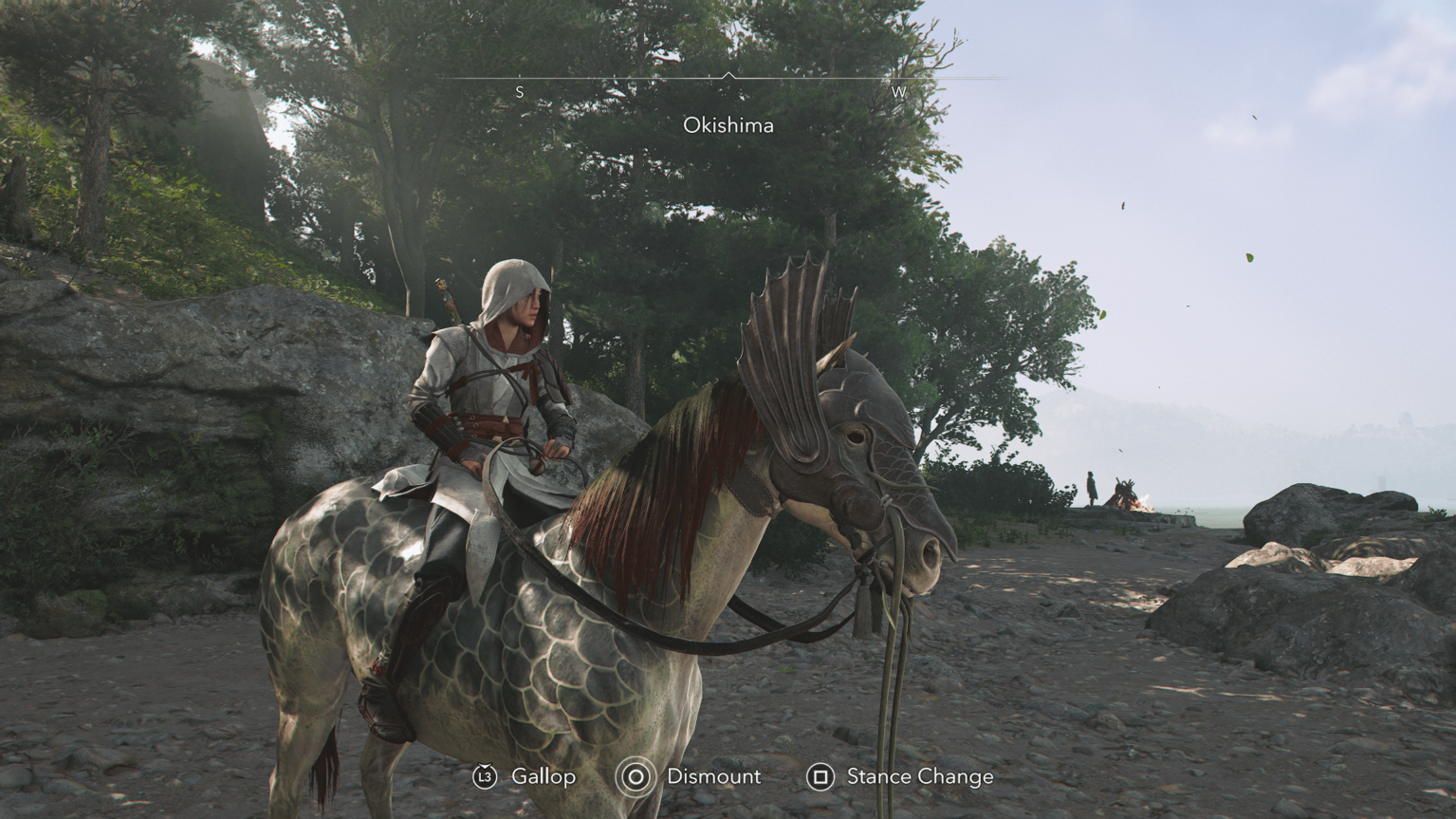Open the region details by clicking Okishima

tap(728, 125)
